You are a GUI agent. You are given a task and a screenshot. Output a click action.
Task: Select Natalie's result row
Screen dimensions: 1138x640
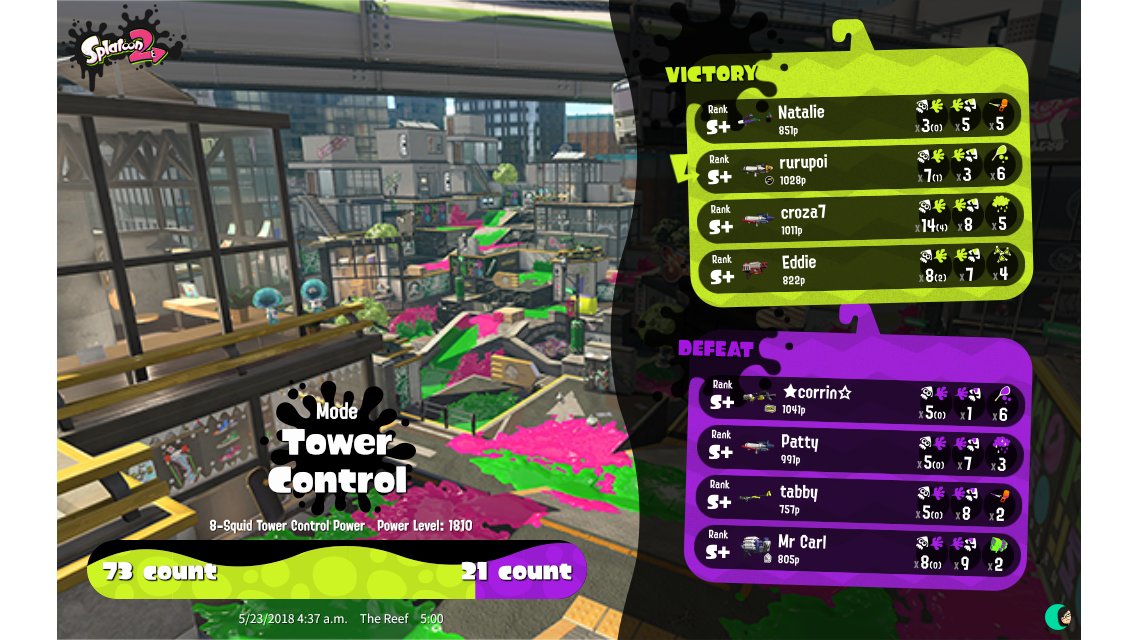[x=858, y=118]
